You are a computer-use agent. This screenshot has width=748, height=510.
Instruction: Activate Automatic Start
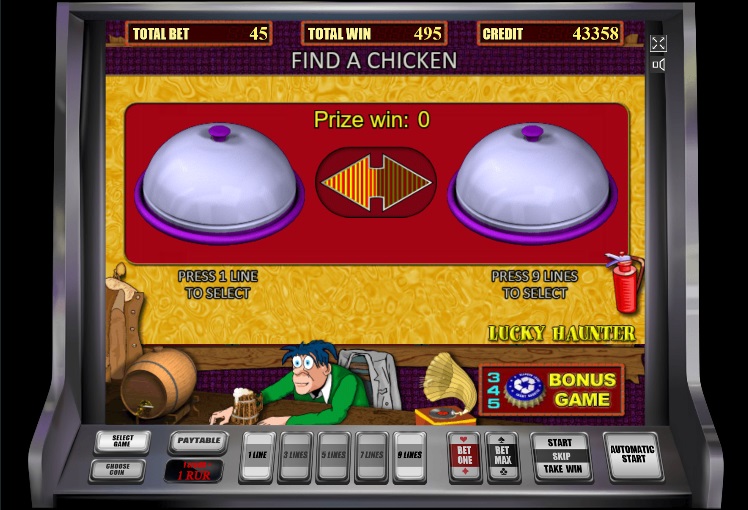632,456
